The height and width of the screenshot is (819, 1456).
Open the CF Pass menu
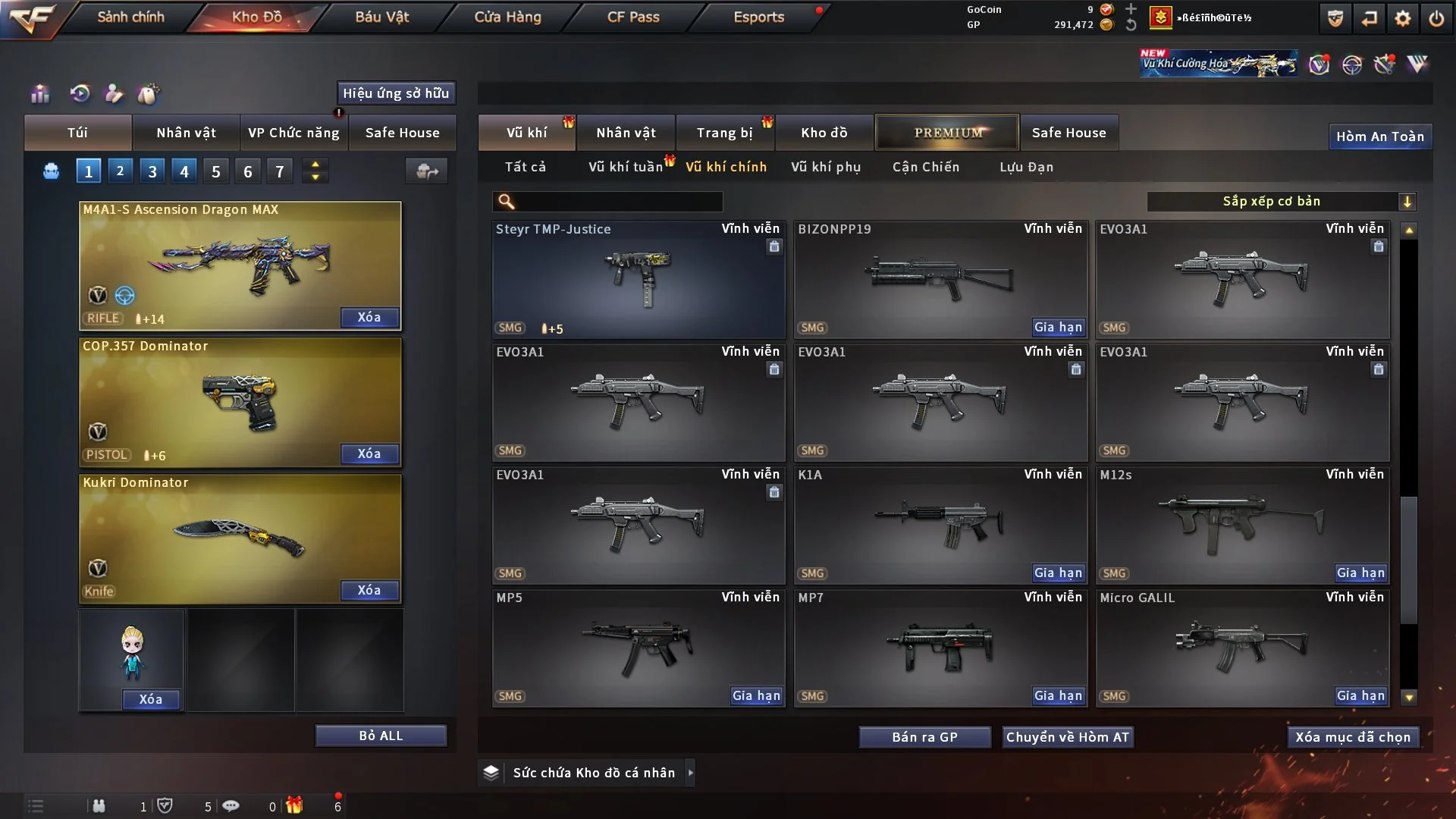coord(633,17)
